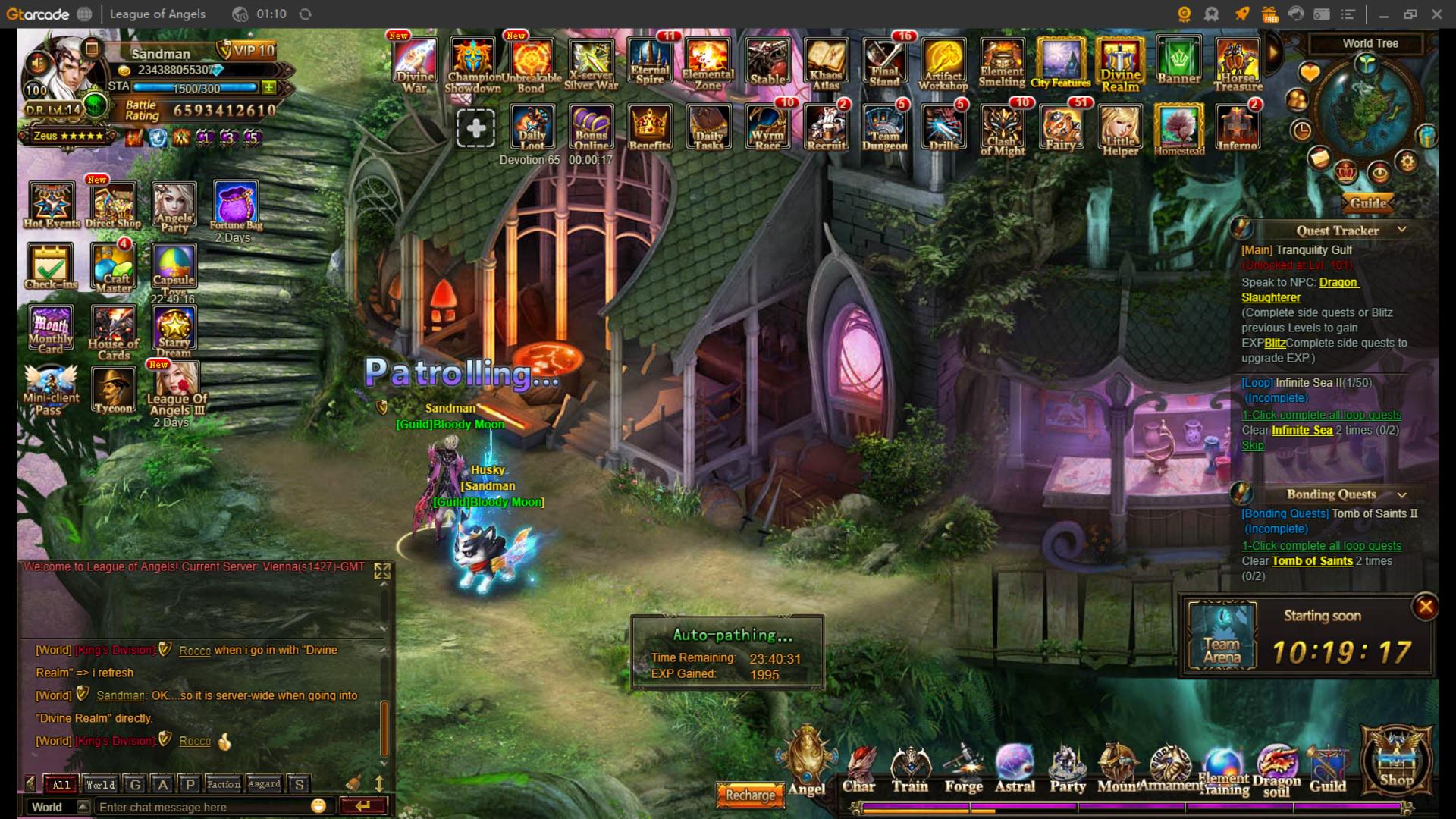Open the Team Dungeon icon
This screenshot has width=1456, height=819.
[x=886, y=127]
